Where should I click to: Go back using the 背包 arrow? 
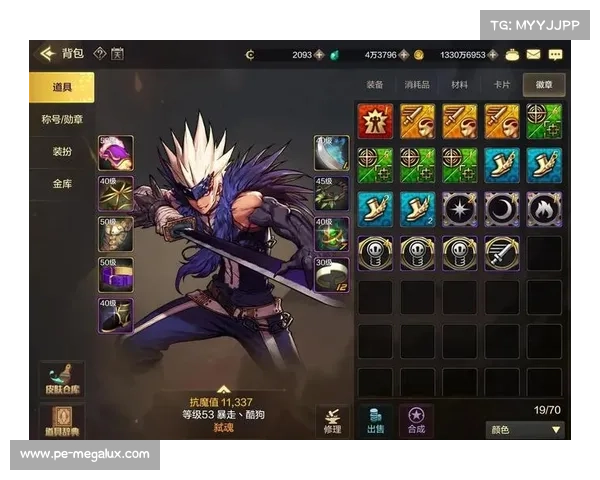44,54
